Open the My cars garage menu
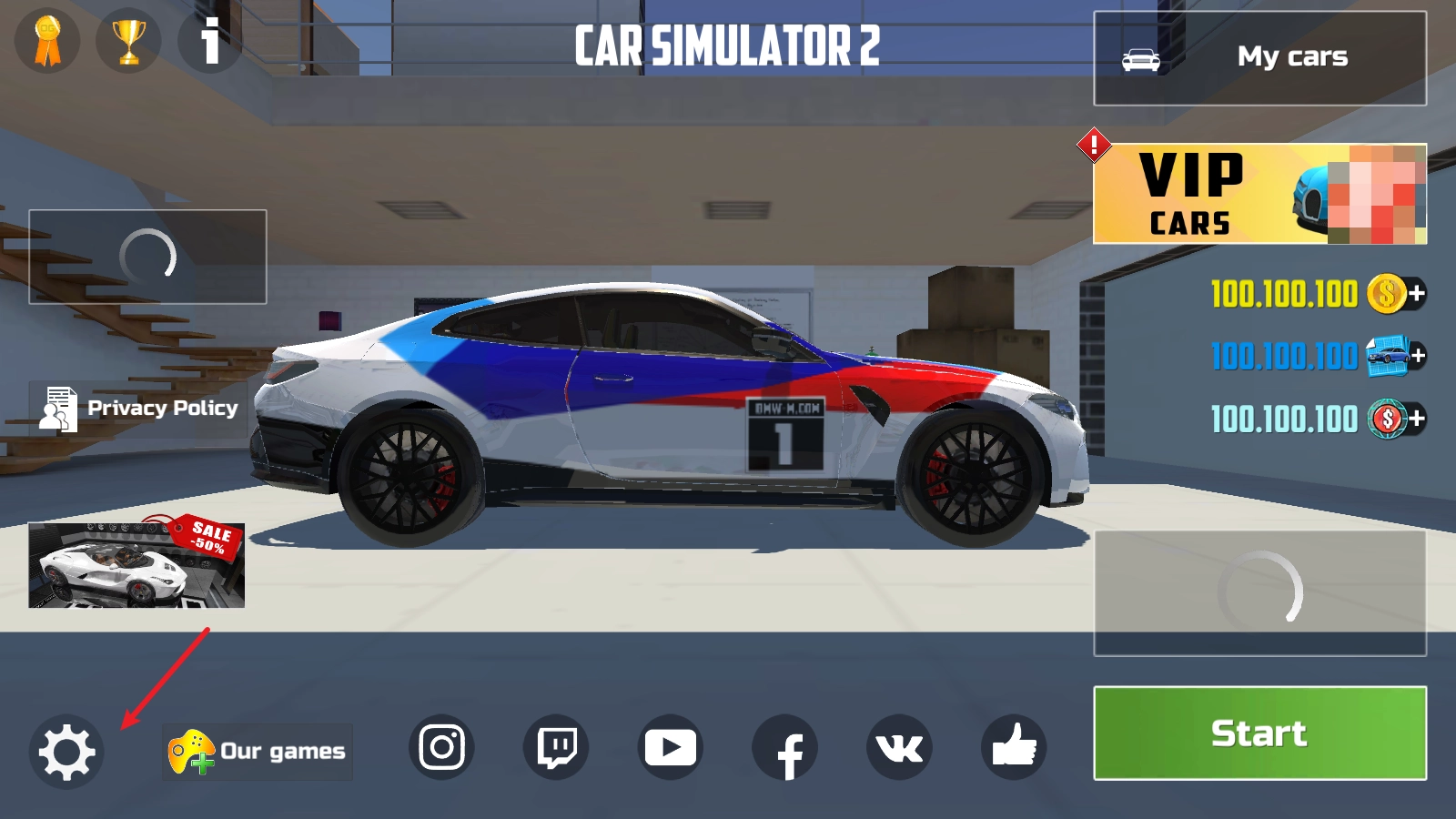Viewport: 1456px width, 819px height. pos(1259,58)
